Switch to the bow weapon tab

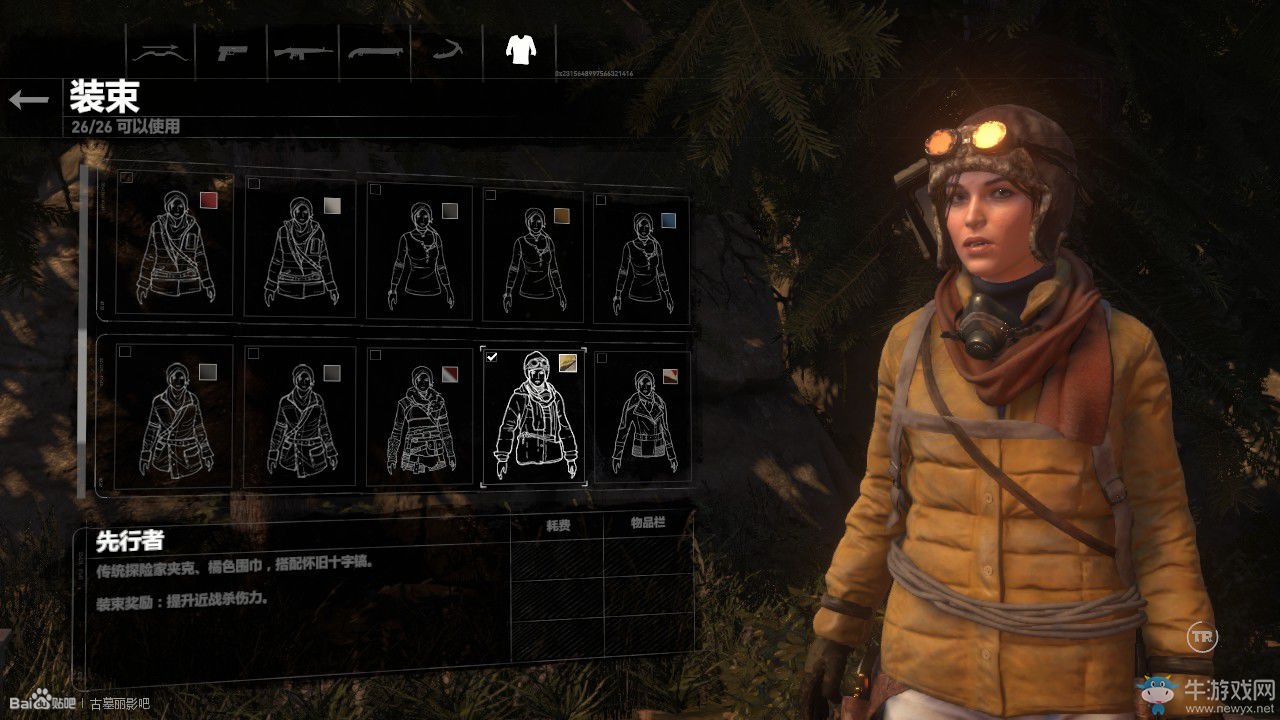pos(160,51)
